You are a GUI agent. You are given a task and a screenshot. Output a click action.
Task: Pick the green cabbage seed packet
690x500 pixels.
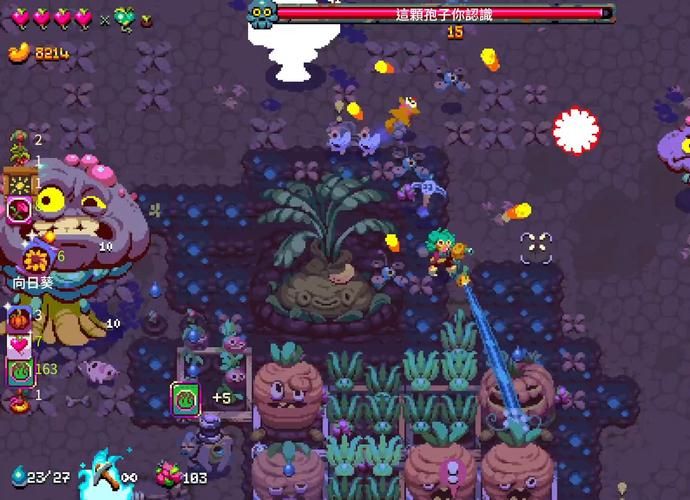point(19,372)
